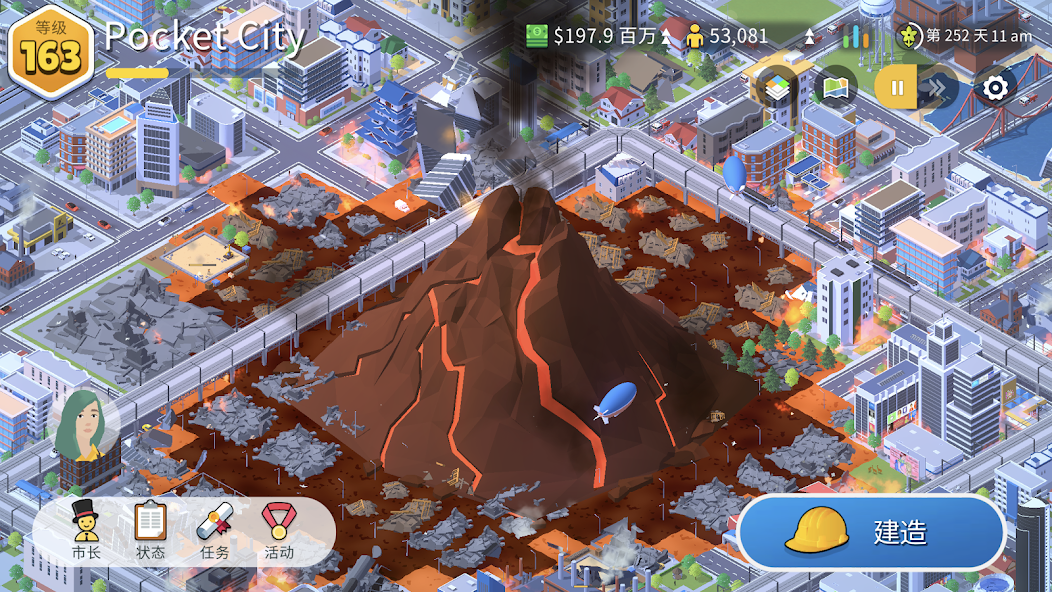Open the 任务 quests scroll

click(x=214, y=529)
